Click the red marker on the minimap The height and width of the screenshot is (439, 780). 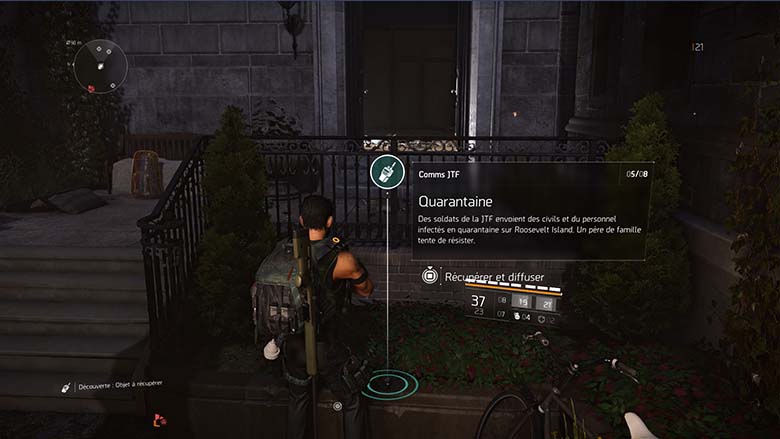pyautogui.click(x=91, y=88)
